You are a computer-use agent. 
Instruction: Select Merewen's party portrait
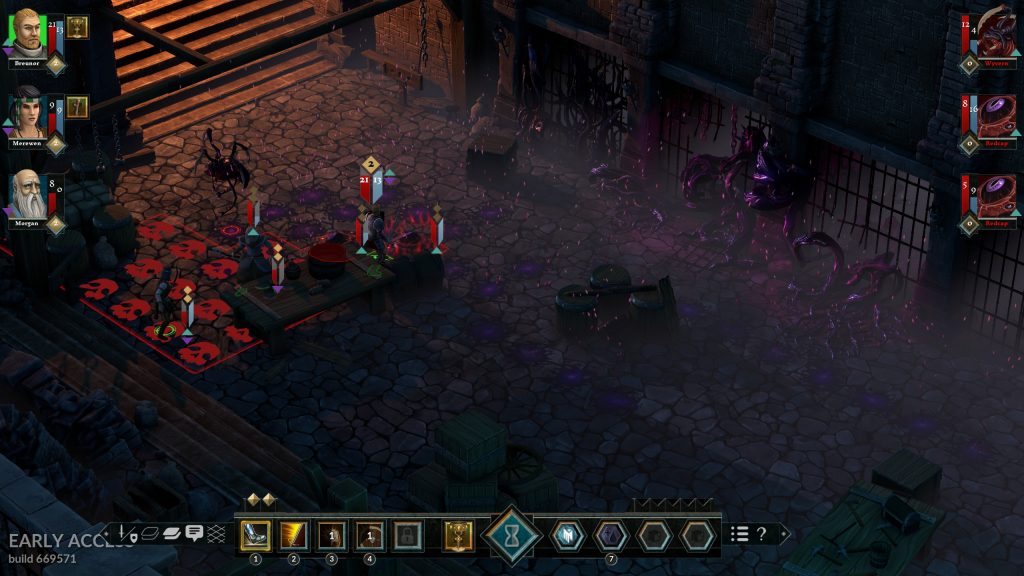(28, 115)
